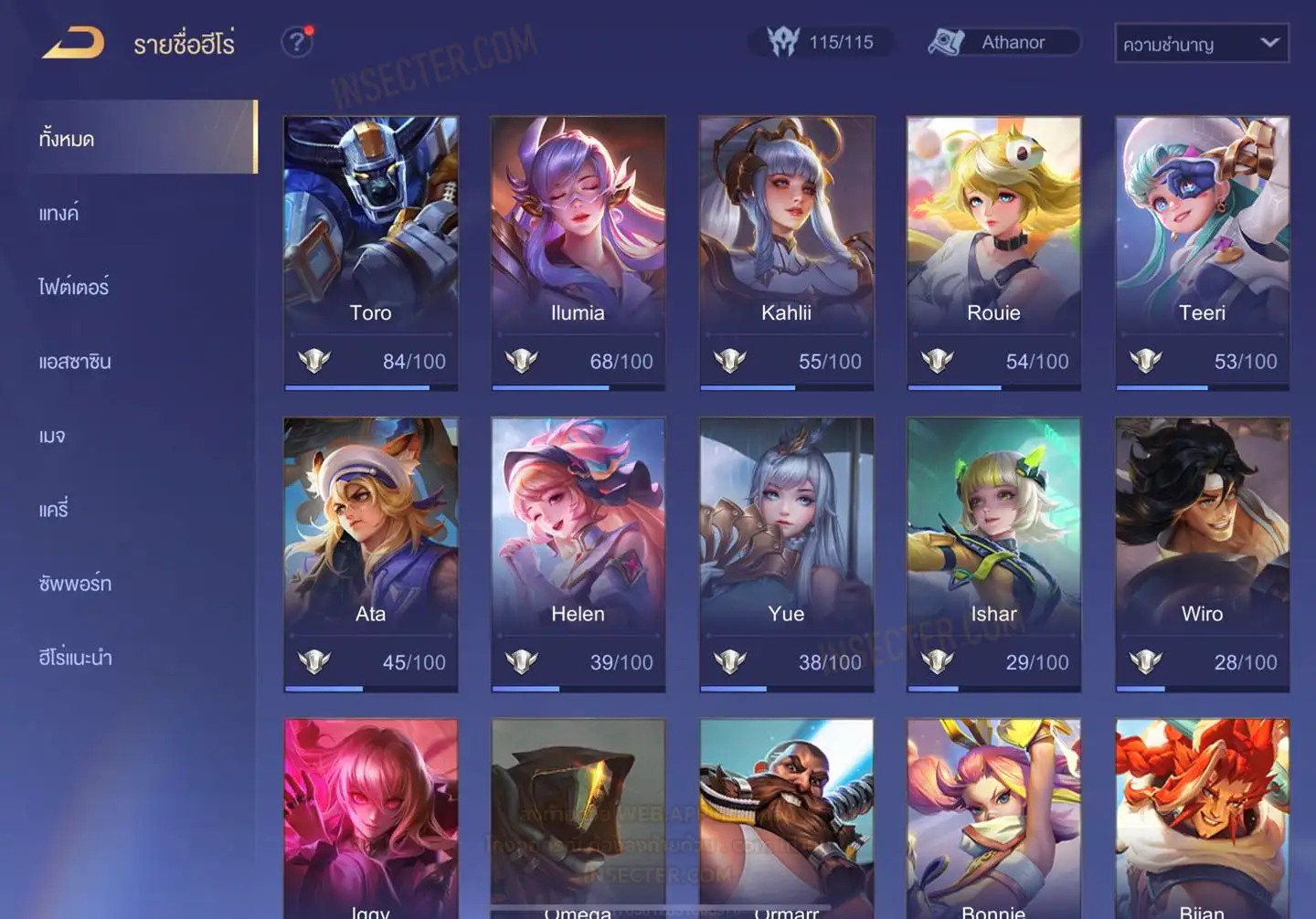The image size is (1316, 919).
Task: Select the Helen hero card
Action: coord(578,553)
